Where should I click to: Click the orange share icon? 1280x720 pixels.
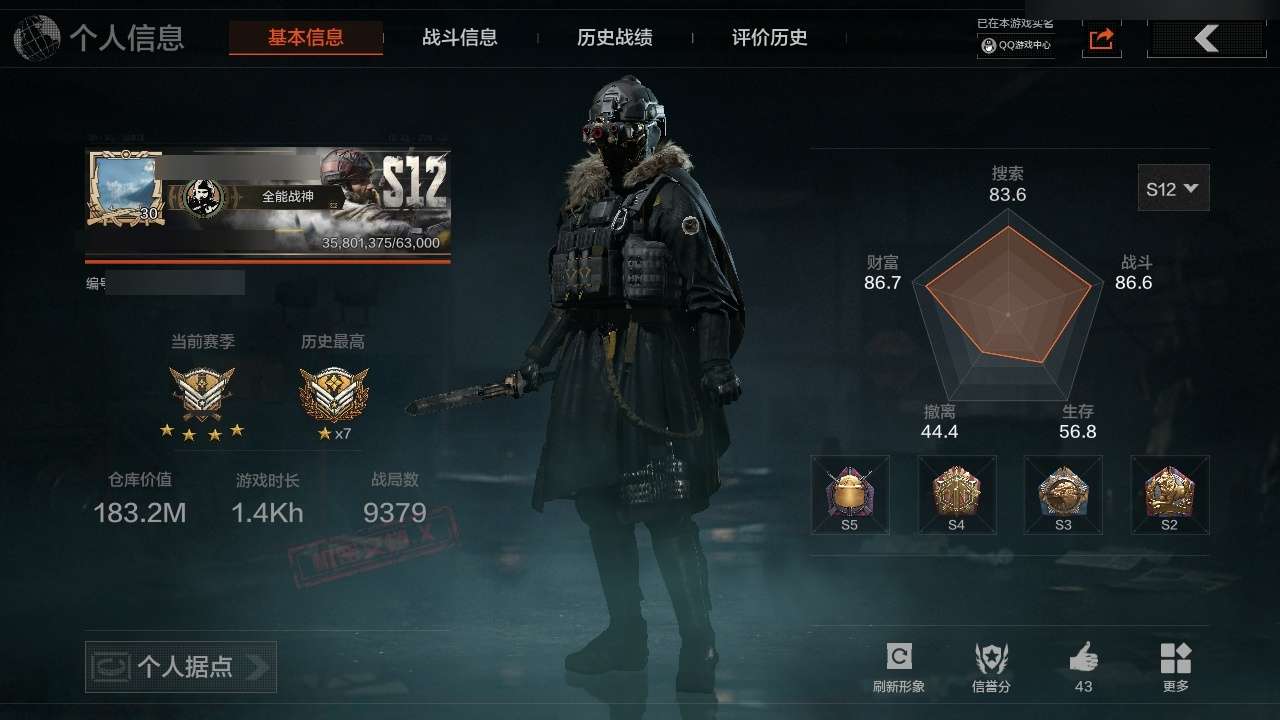pyautogui.click(x=1101, y=39)
